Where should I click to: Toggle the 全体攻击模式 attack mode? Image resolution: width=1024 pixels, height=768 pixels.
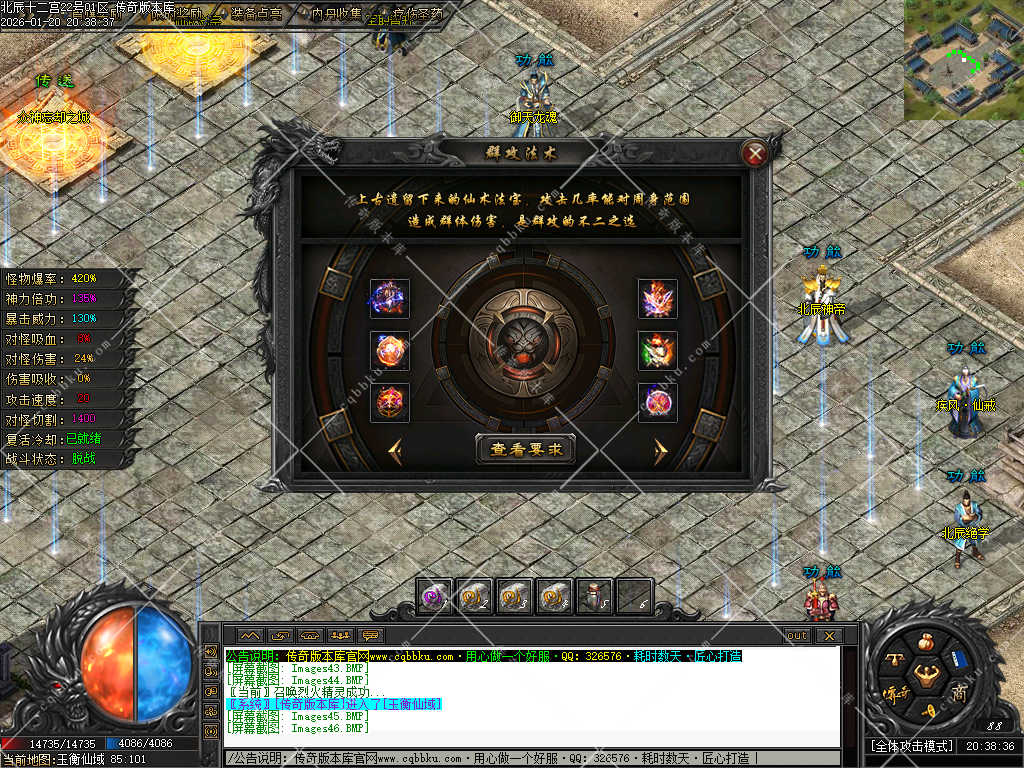coord(908,746)
